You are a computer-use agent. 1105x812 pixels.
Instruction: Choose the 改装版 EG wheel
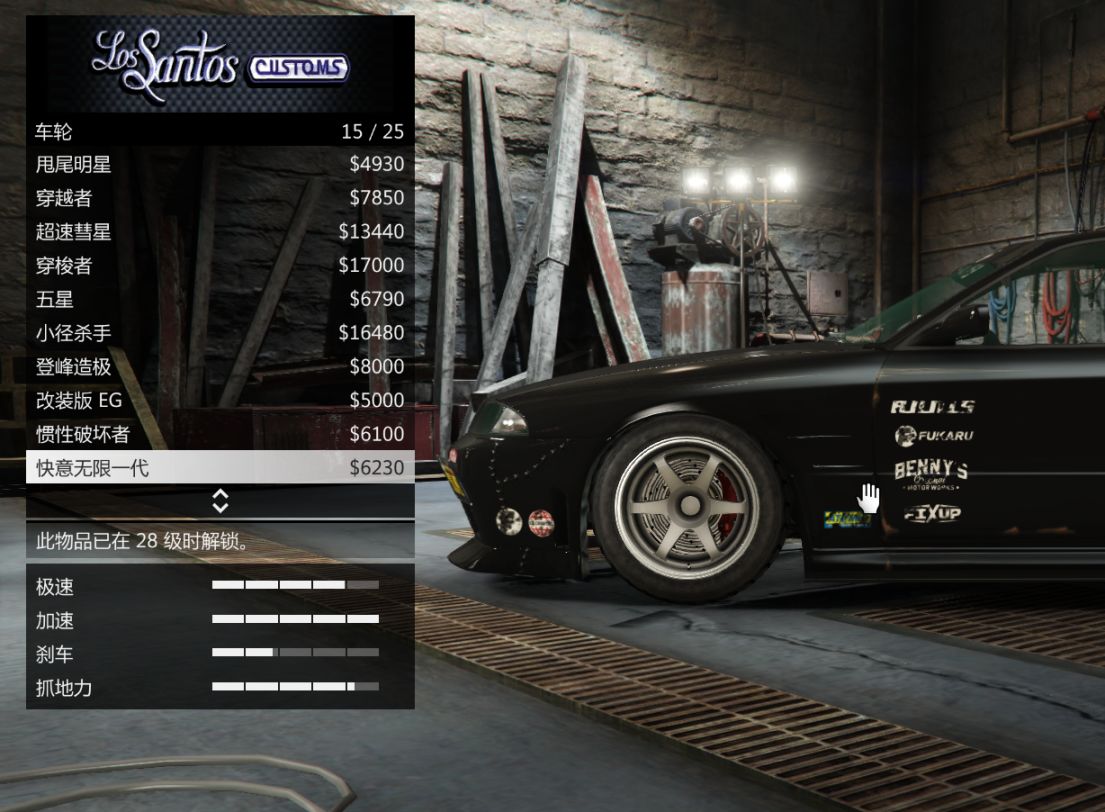coord(220,400)
